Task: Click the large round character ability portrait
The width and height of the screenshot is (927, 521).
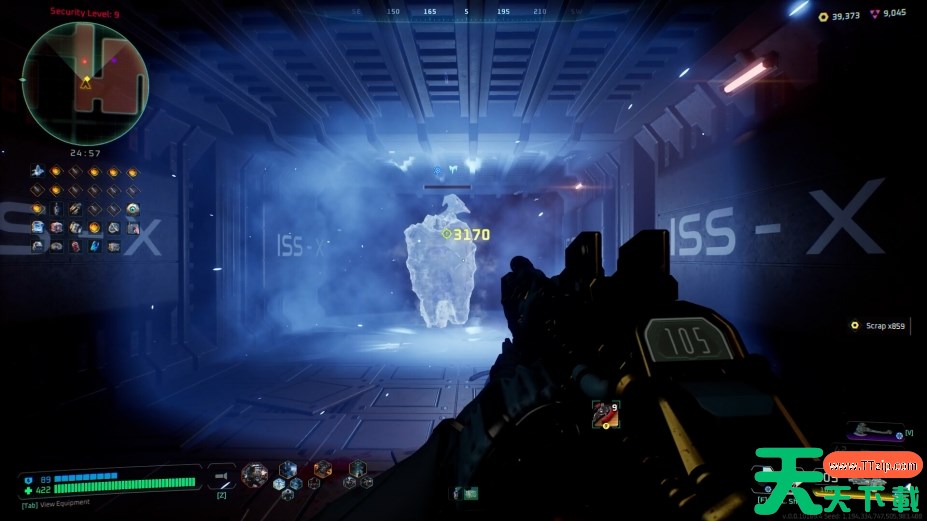Action: tap(255, 474)
